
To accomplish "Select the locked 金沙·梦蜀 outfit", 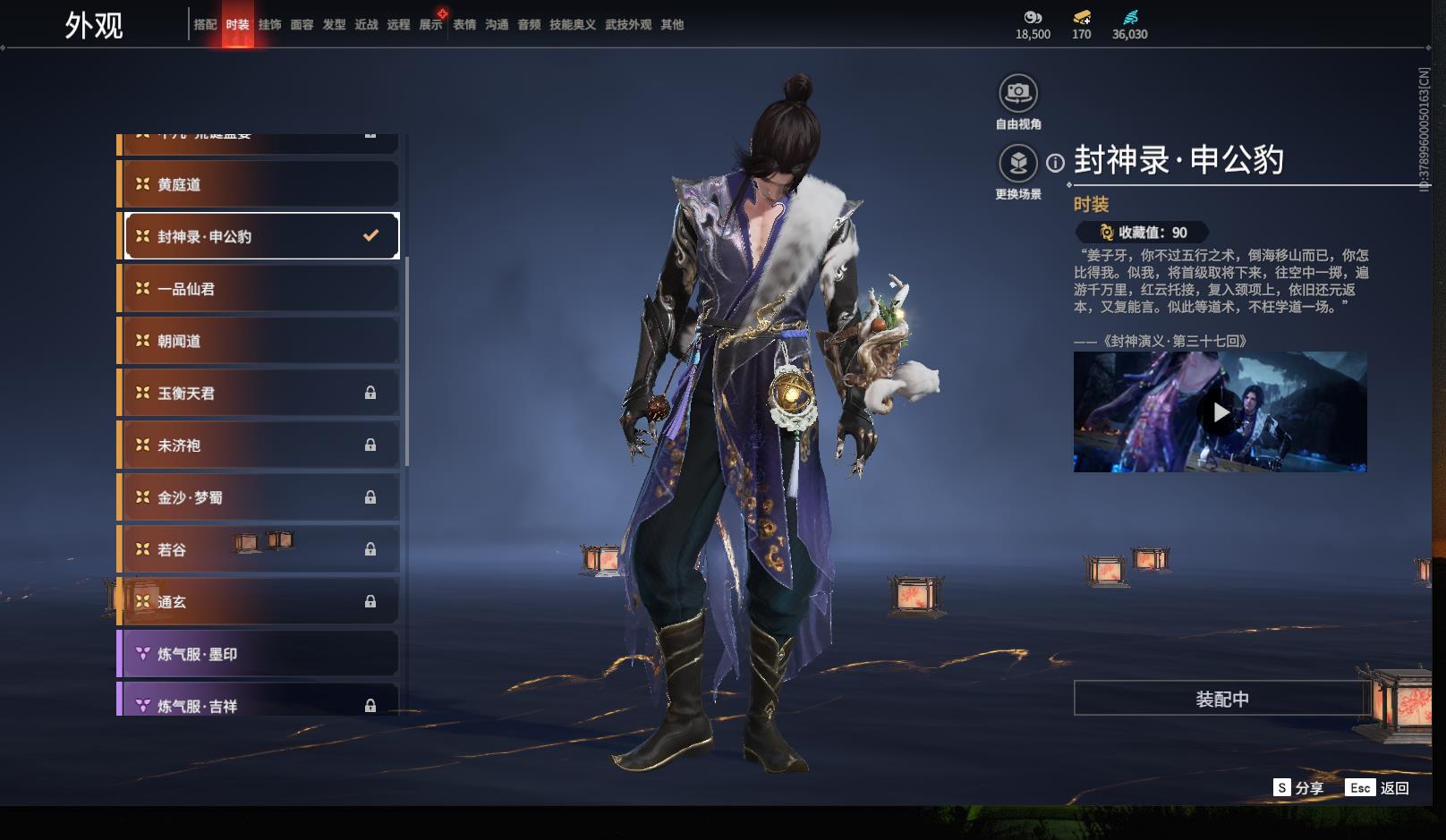I will [259, 497].
